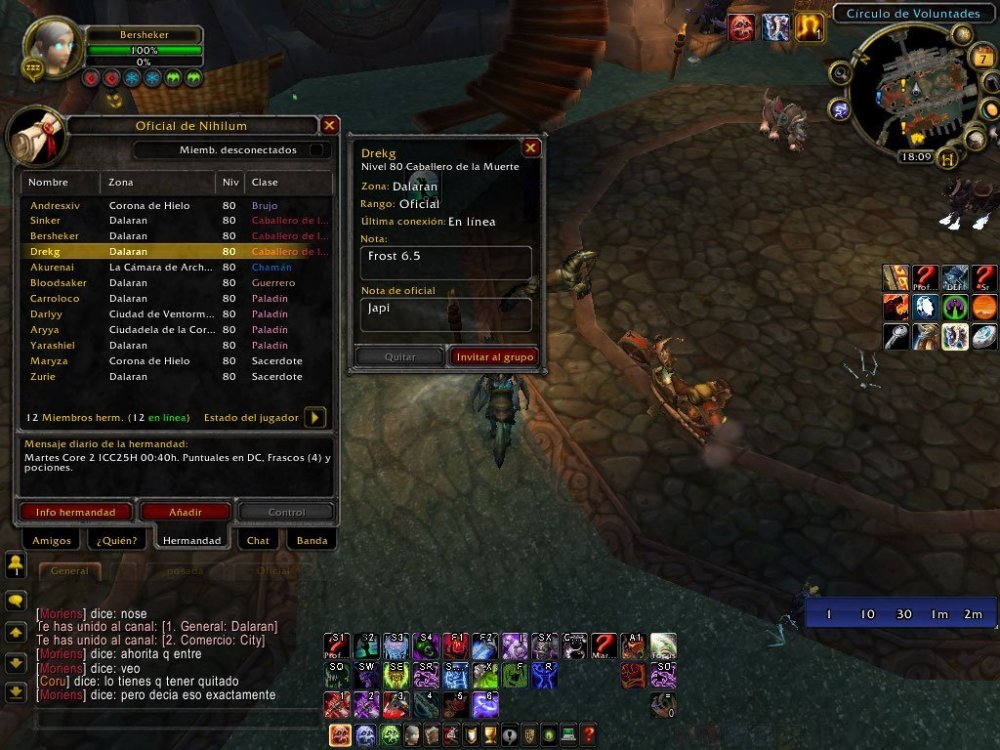Close the Oficial de Nihilum guild window
Viewport: 1000px width, 750px height.
[x=329, y=125]
